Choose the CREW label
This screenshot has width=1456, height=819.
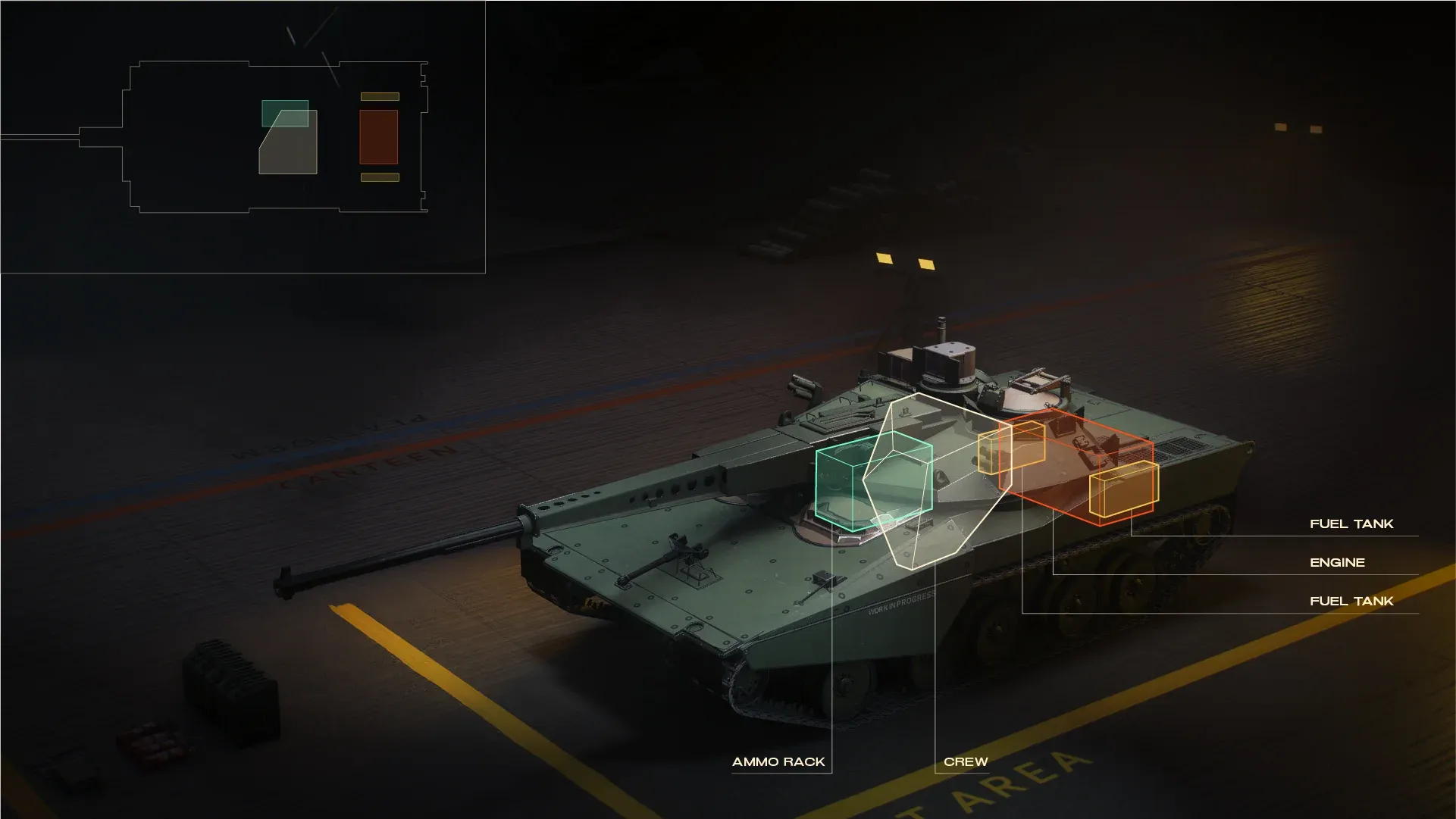(966, 761)
